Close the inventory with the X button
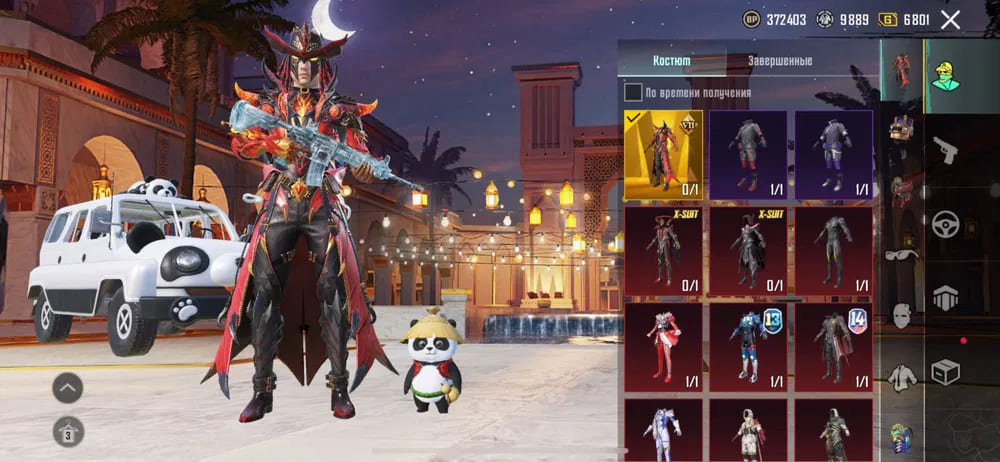 point(950,19)
